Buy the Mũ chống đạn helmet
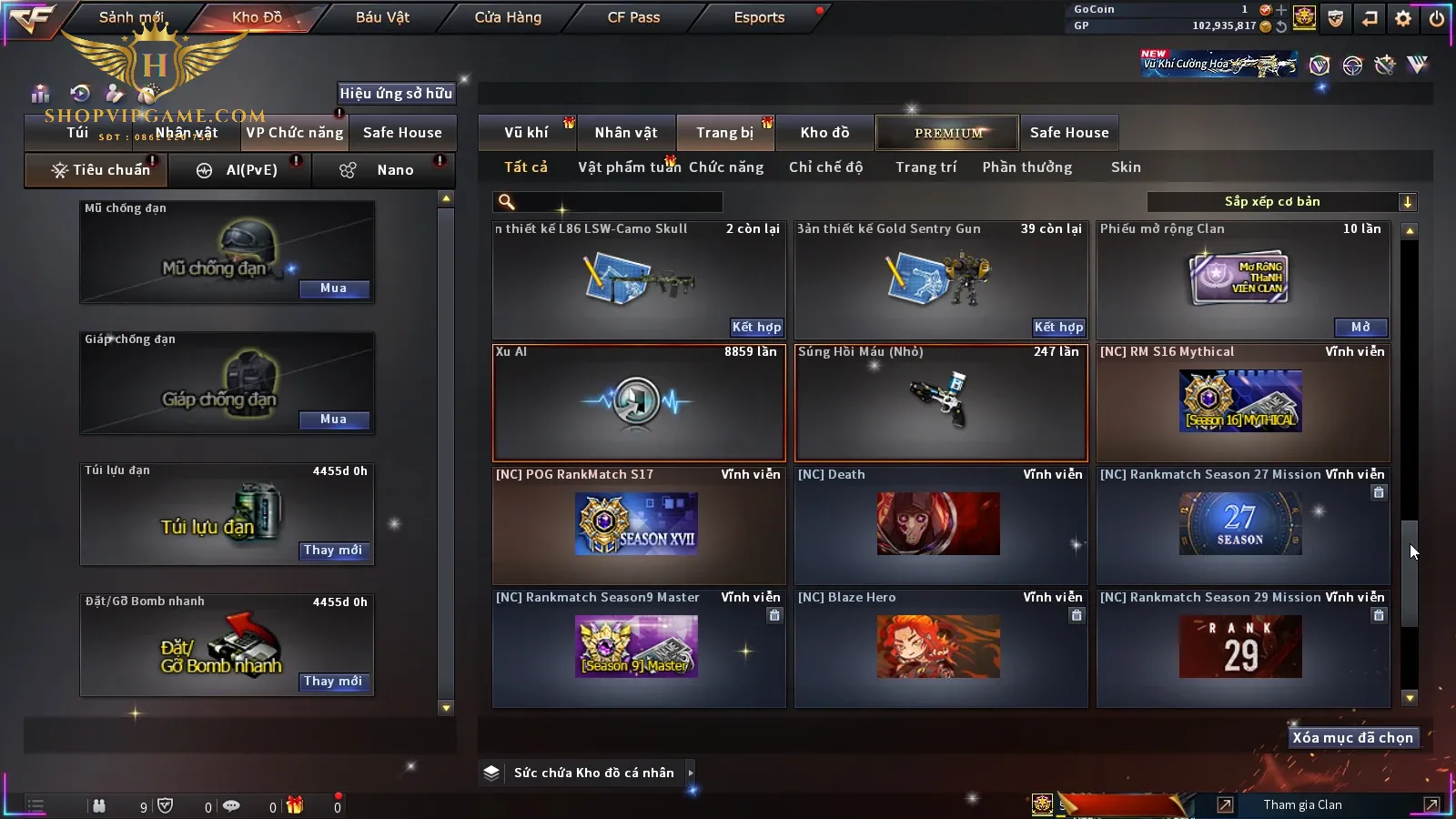 (333, 288)
